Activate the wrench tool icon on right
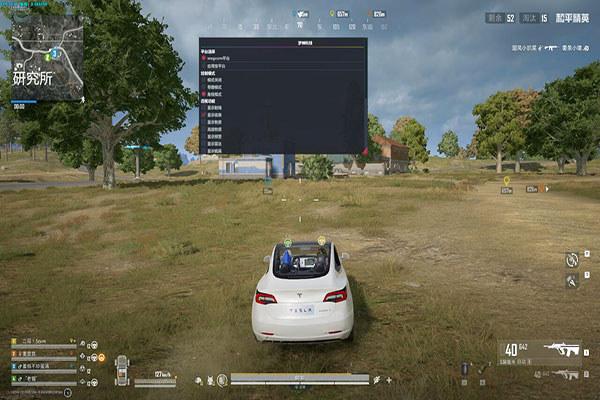The height and width of the screenshot is (400, 600). (x=572, y=281)
